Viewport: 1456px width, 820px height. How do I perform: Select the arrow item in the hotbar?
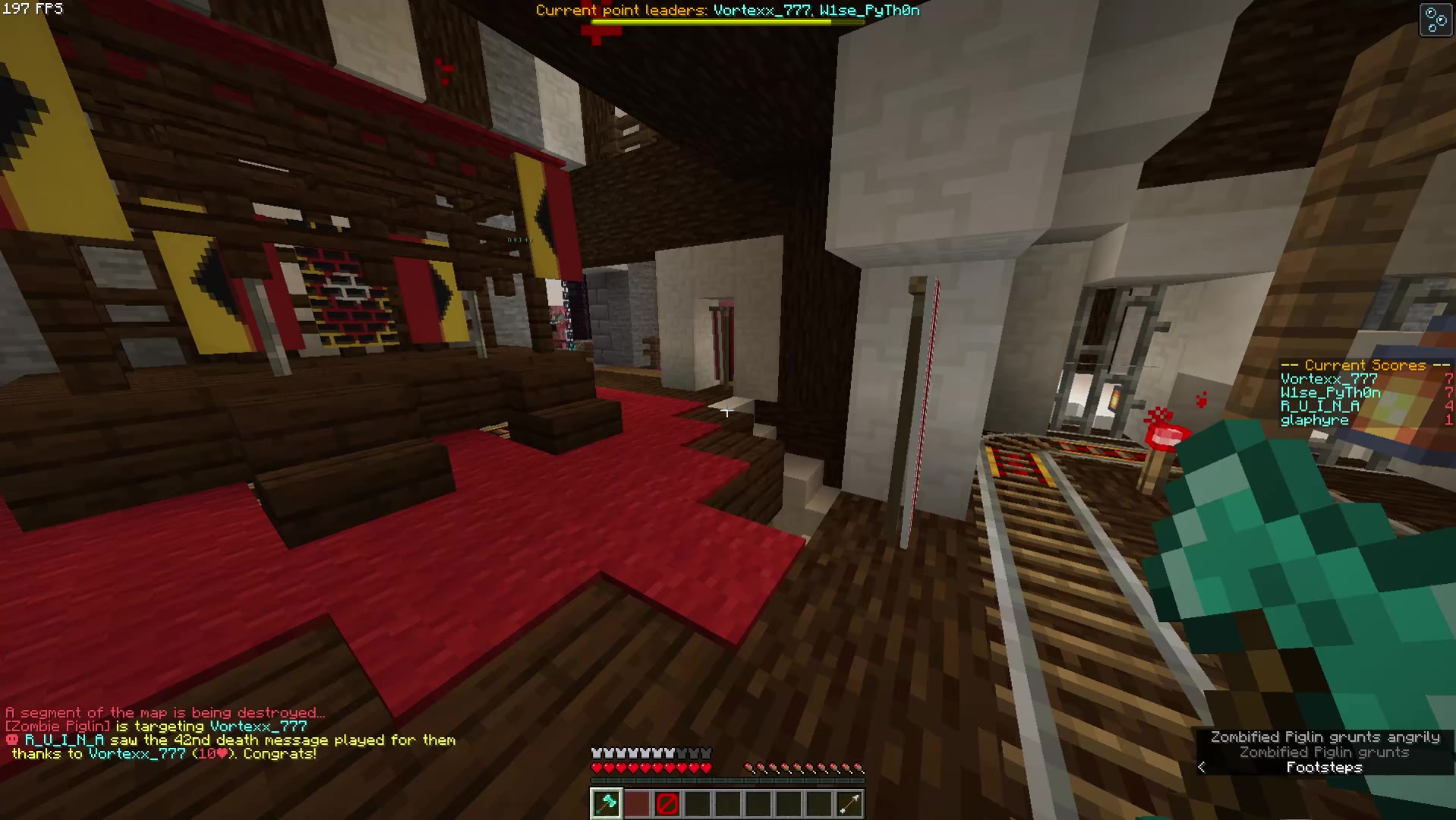(x=849, y=803)
